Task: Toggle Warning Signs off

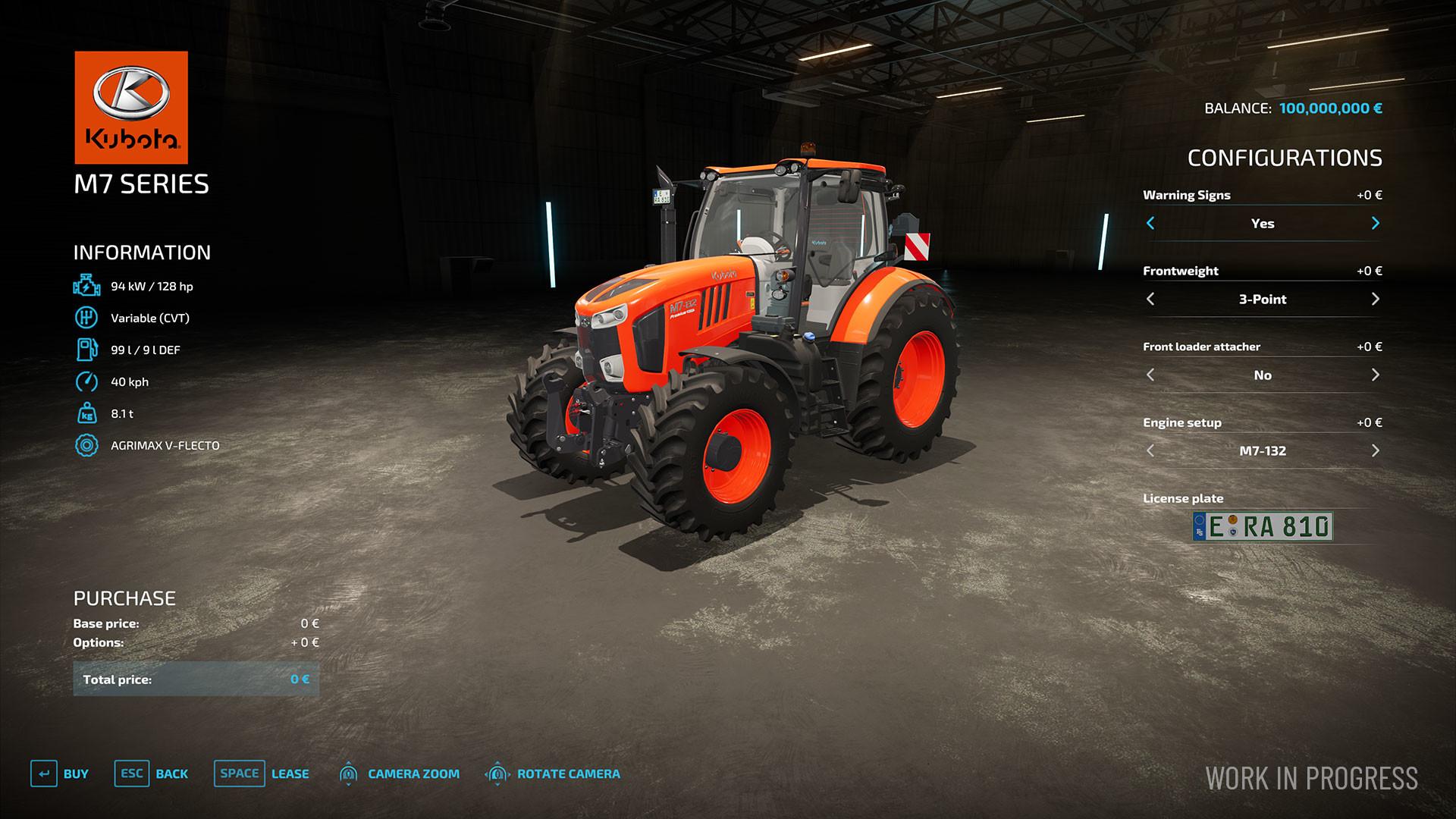Action: [1375, 224]
